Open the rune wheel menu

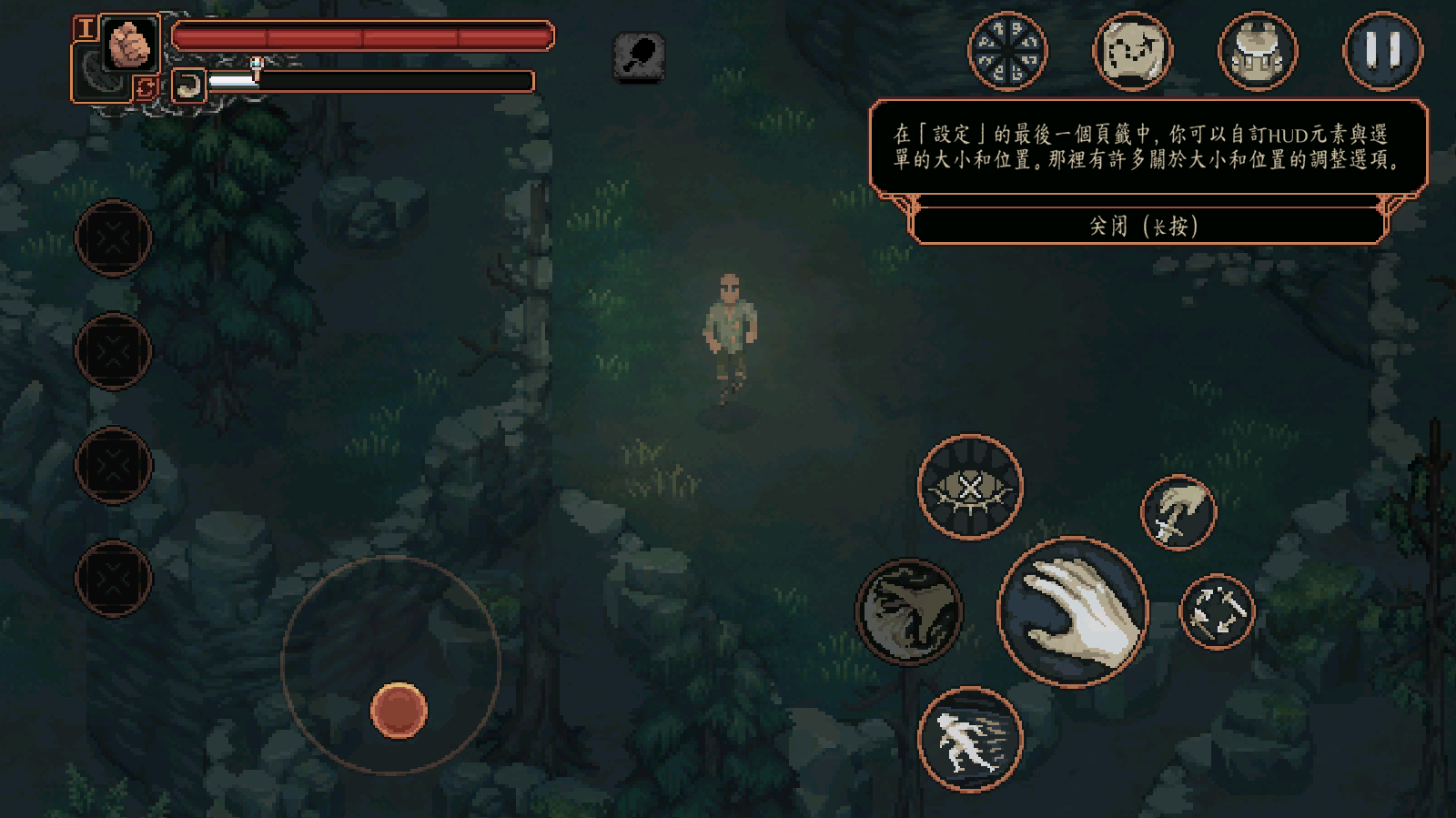(x=1007, y=51)
